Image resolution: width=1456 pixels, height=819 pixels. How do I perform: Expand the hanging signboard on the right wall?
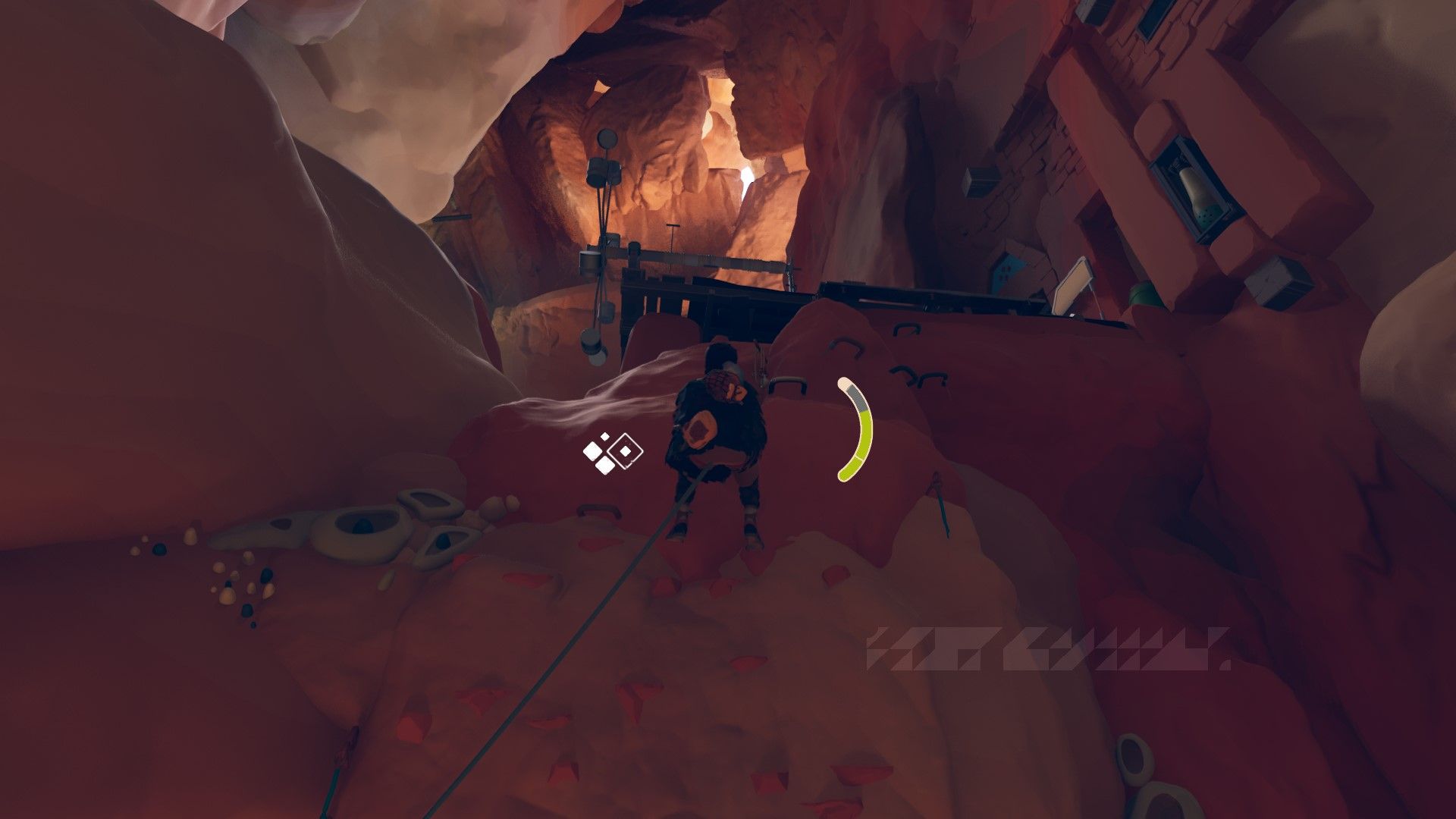point(1073,287)
